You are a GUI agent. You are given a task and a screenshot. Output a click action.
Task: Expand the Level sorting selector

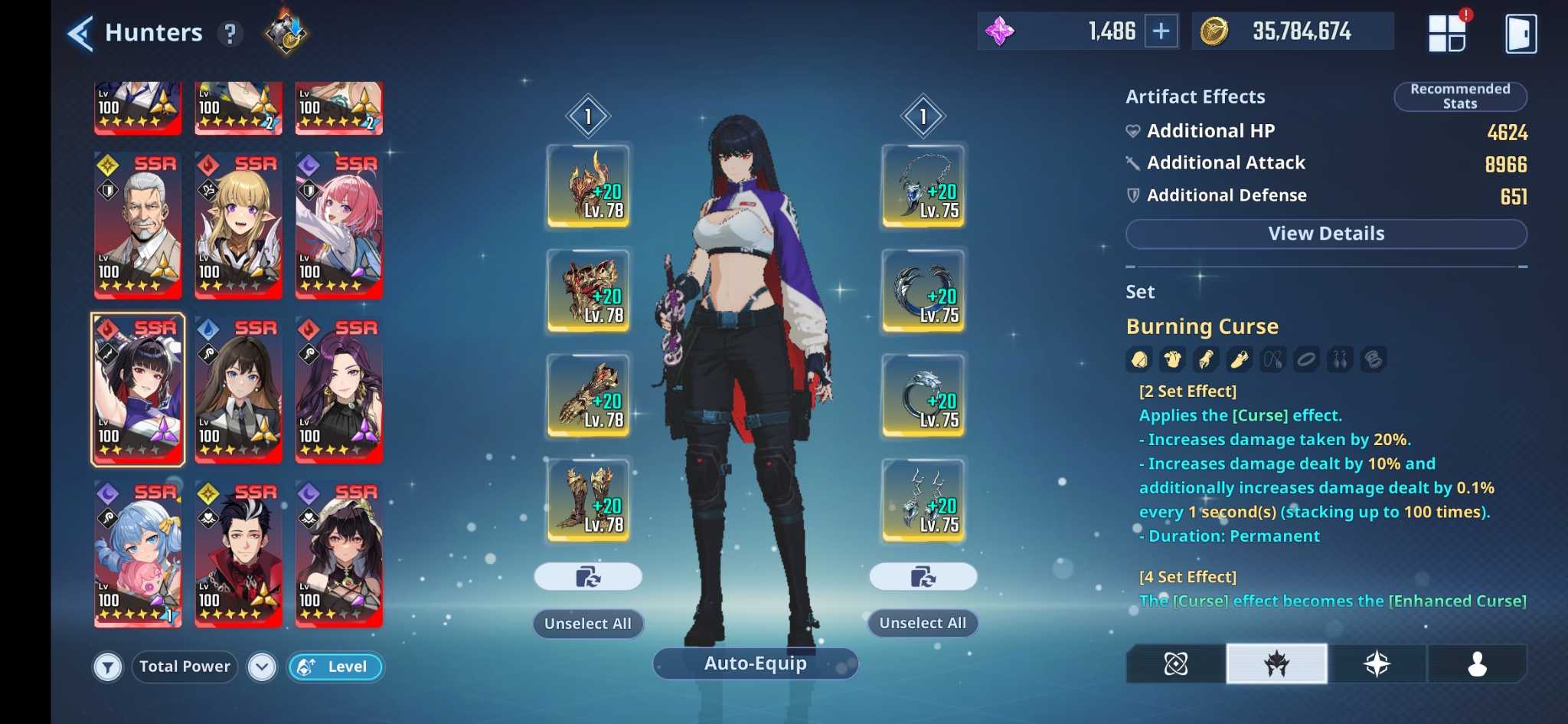[335, 667]
